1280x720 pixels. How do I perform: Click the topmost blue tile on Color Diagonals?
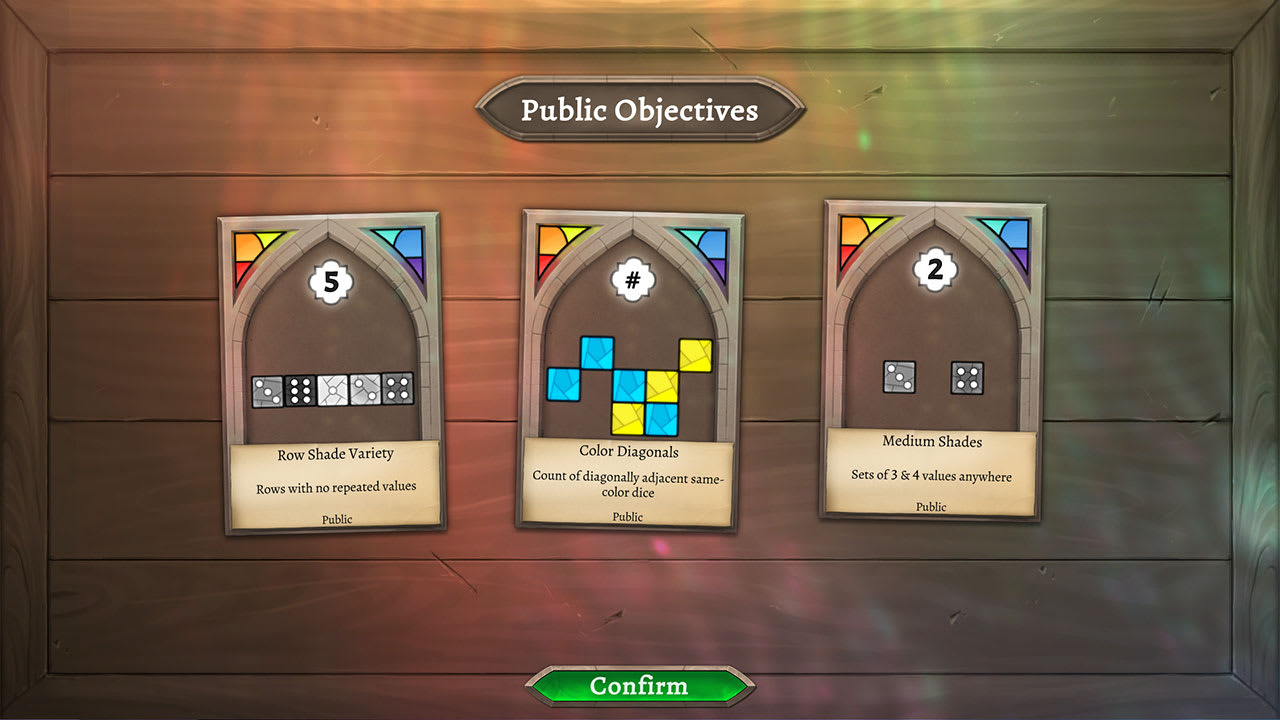tap(597, 352)
